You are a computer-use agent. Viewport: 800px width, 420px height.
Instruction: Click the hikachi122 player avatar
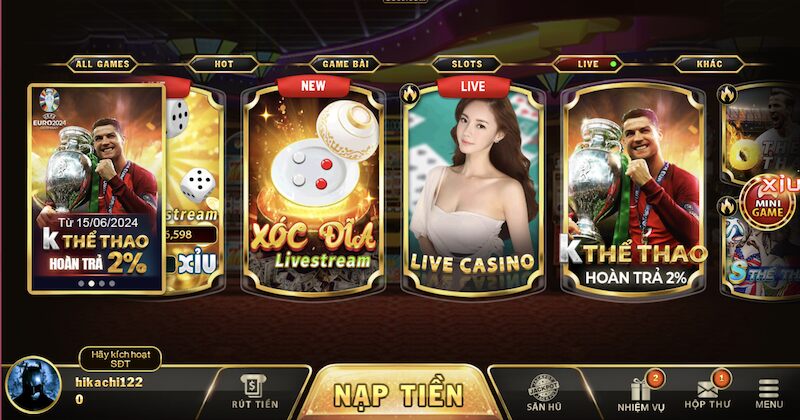(33, 386)
